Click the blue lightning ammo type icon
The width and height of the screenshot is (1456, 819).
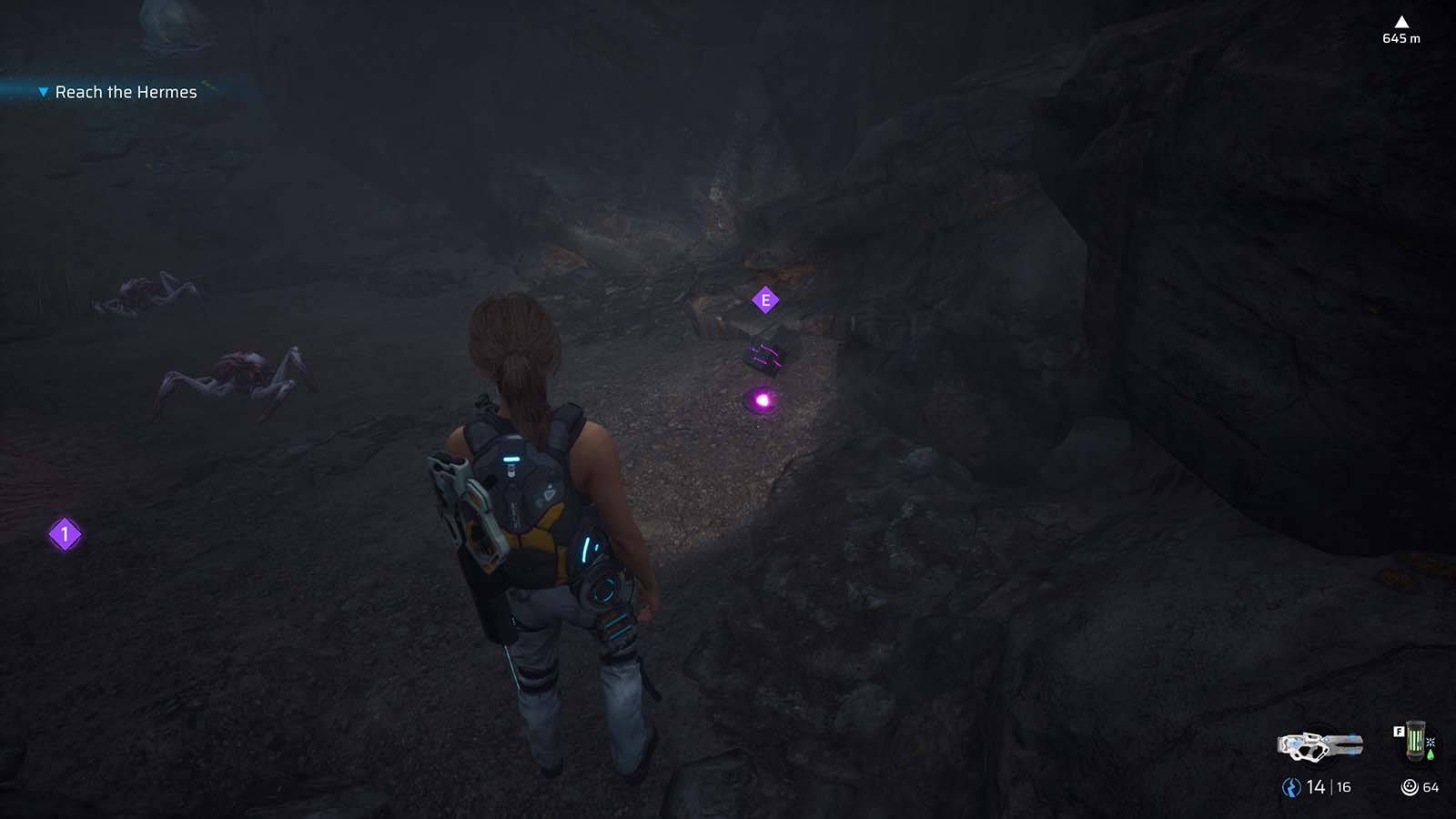1292,786
